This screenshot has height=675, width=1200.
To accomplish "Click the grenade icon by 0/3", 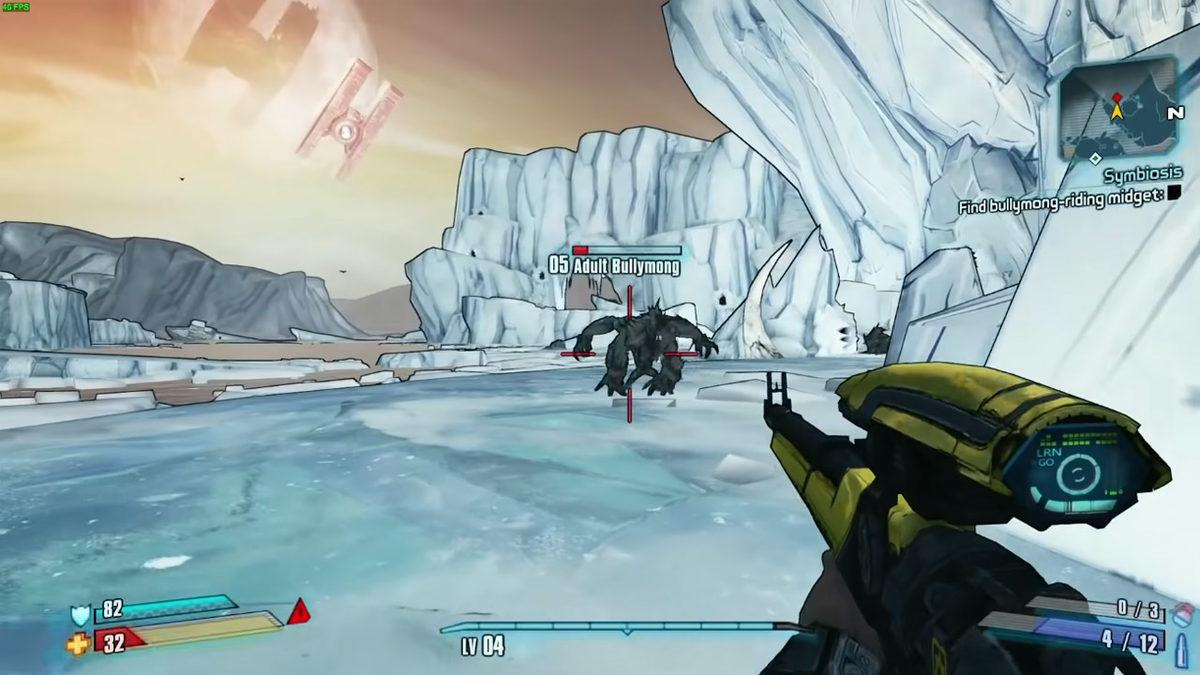I will pyautogui.click(x=1183, y=612).
